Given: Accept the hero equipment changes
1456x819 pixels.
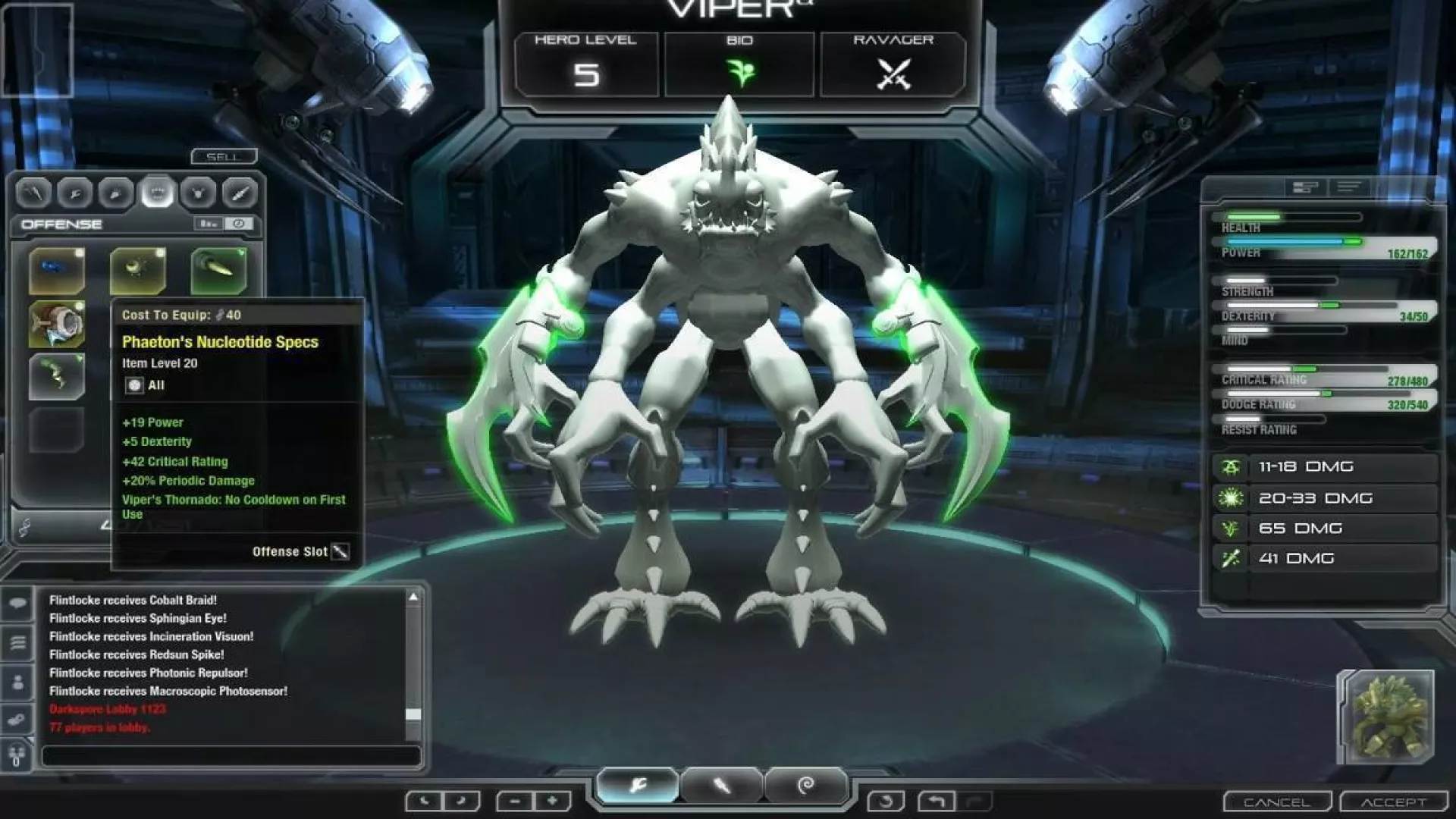Looking at the screenshot, I should pyautogui.click(x=1393, y=802).
